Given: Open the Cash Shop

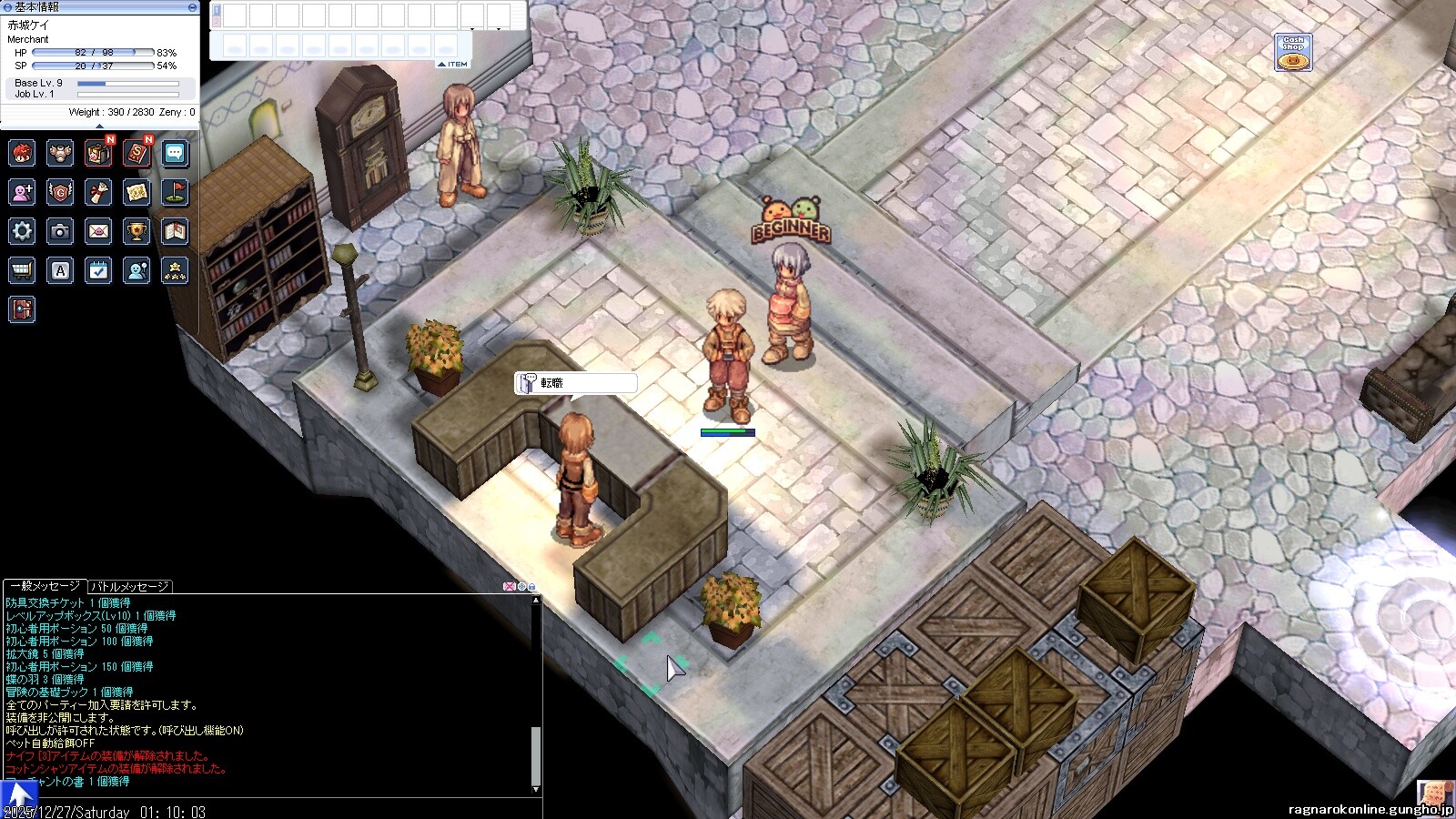Looking at the screenshot, I should point(1293,54).
